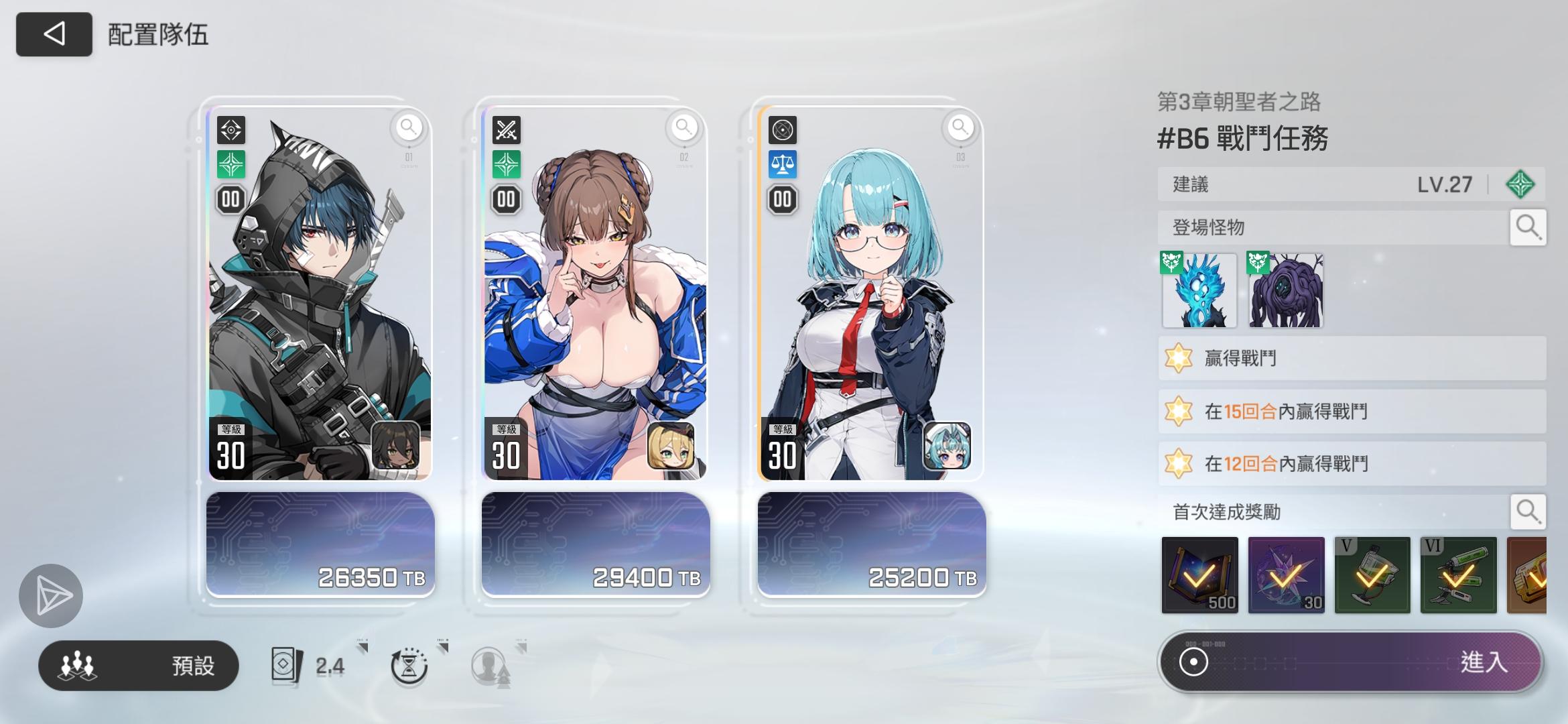Open the 預設 team preset selector
Image resolution: width=1568 pixels, height=724 pixels.
click(x=139, y=665)
